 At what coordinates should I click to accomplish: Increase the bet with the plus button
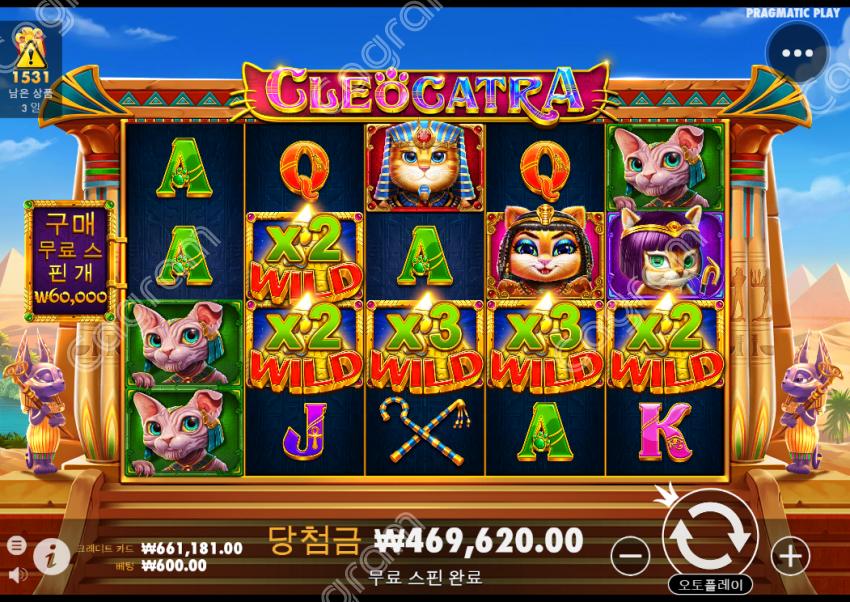tap(790, 555)
